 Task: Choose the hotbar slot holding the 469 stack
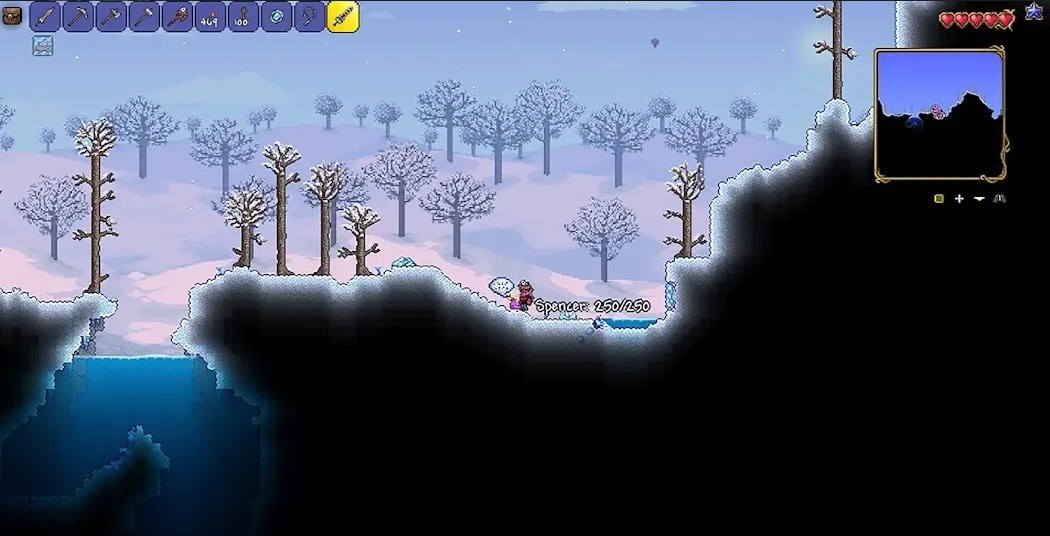[x=210, y=16]
